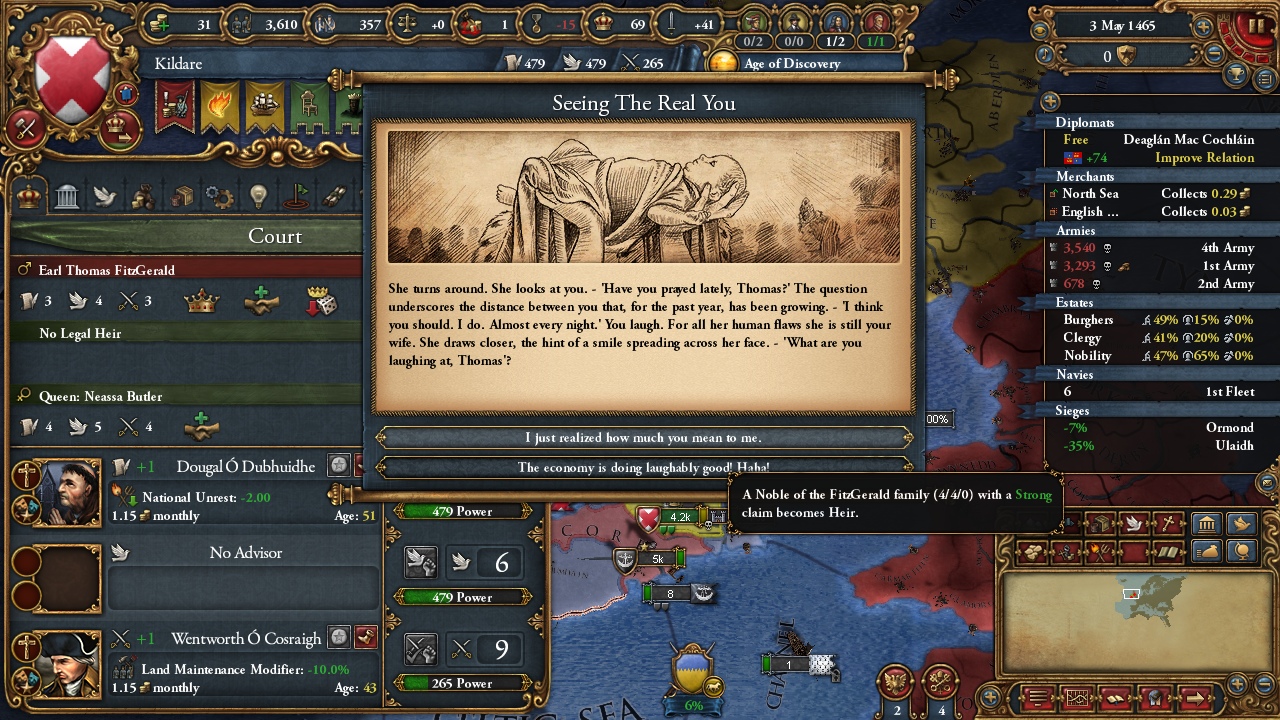This screenshot has width=1280, height=720.
Task: Choose 'I just realized how much you mean to me'
Action: point(643,438)
